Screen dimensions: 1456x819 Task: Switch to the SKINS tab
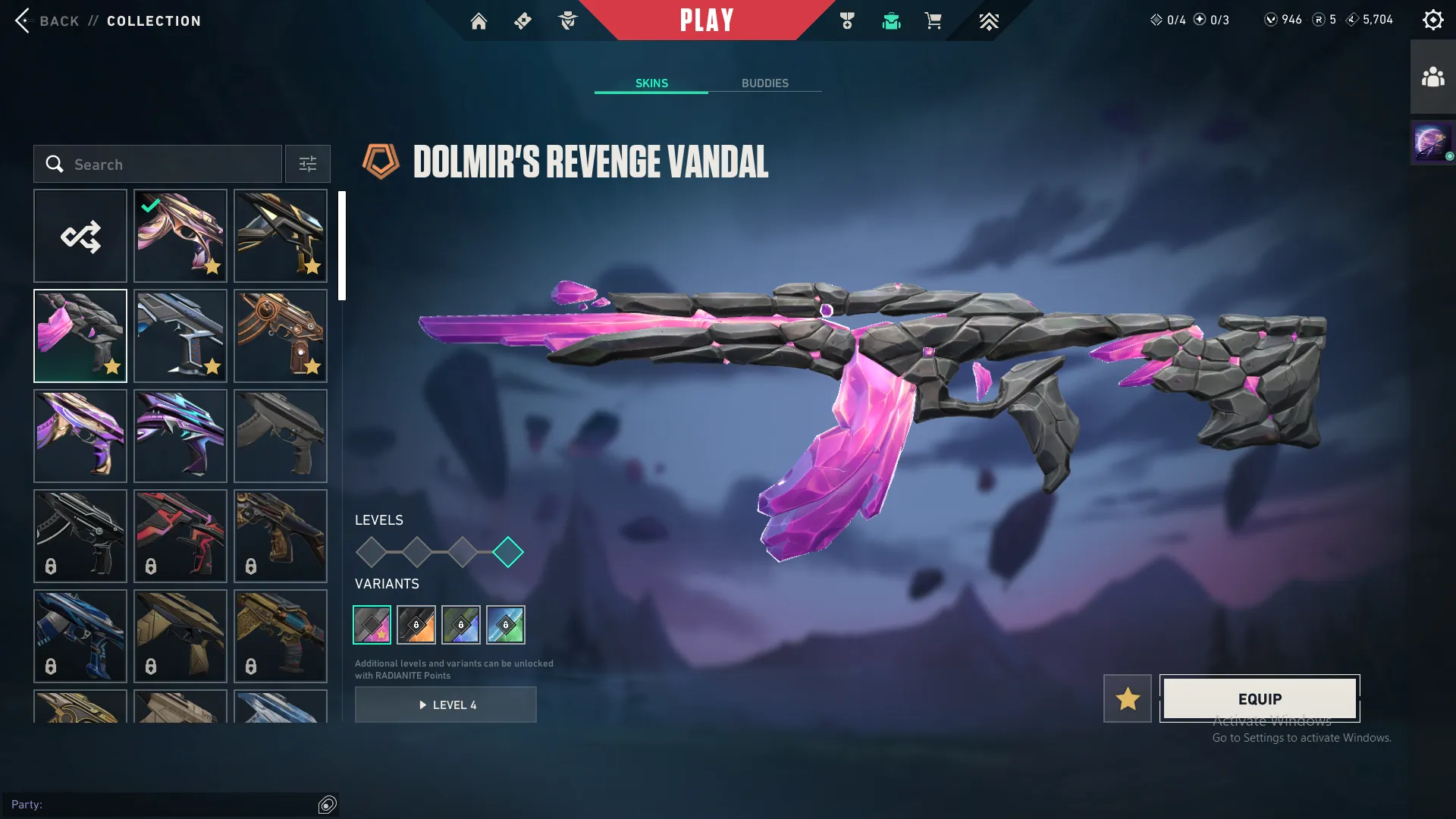(x=651, y=83)
